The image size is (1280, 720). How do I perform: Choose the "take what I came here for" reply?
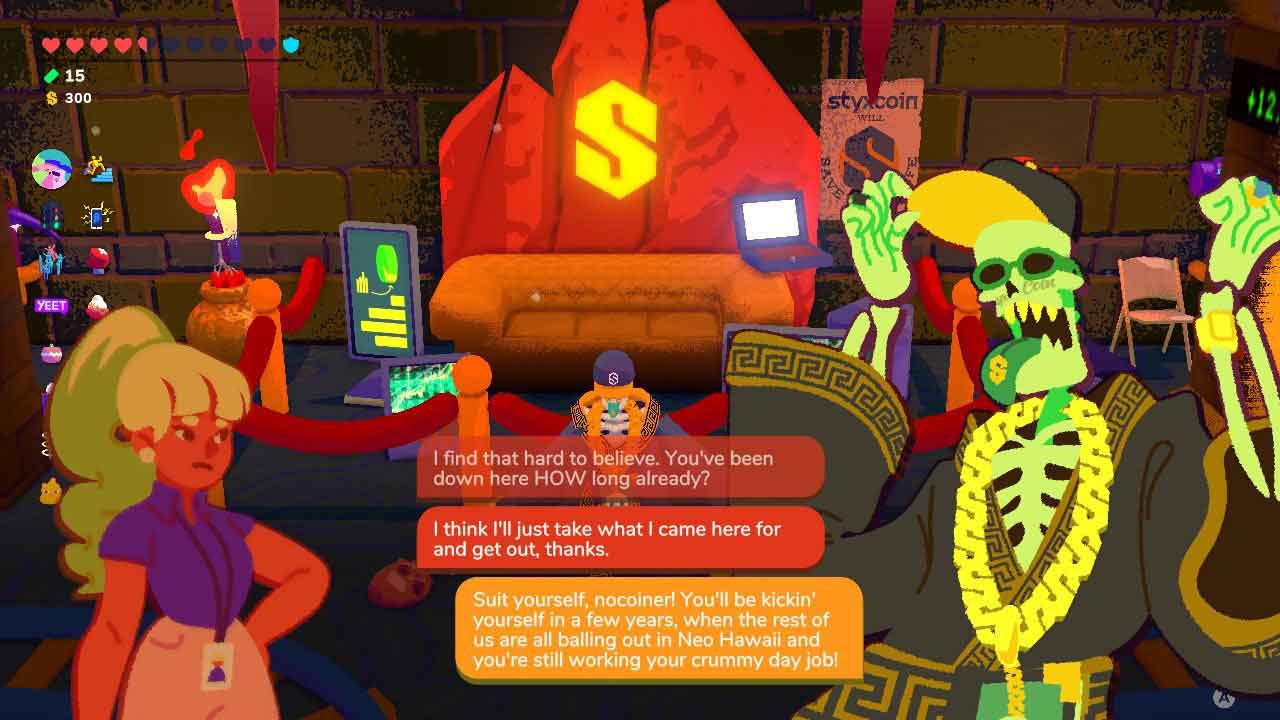point(620,539)
